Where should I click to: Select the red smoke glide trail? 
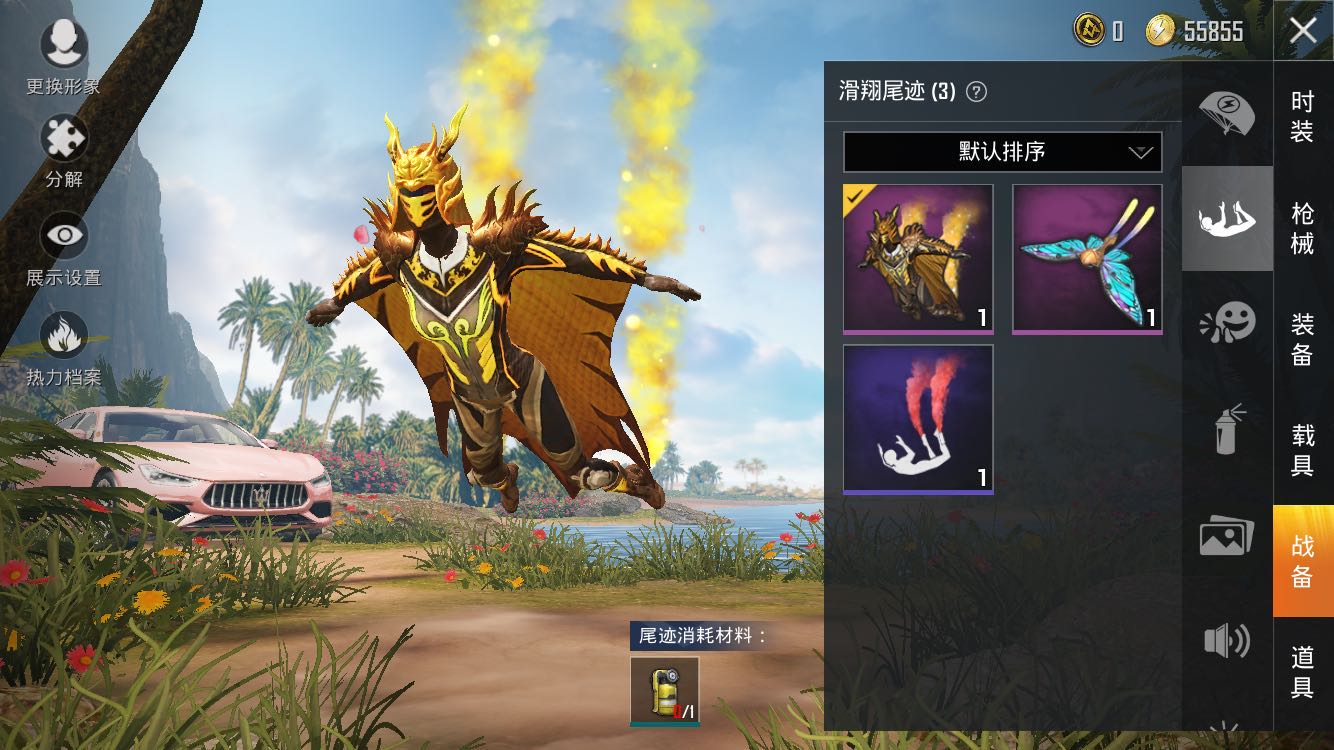[918, 419]
